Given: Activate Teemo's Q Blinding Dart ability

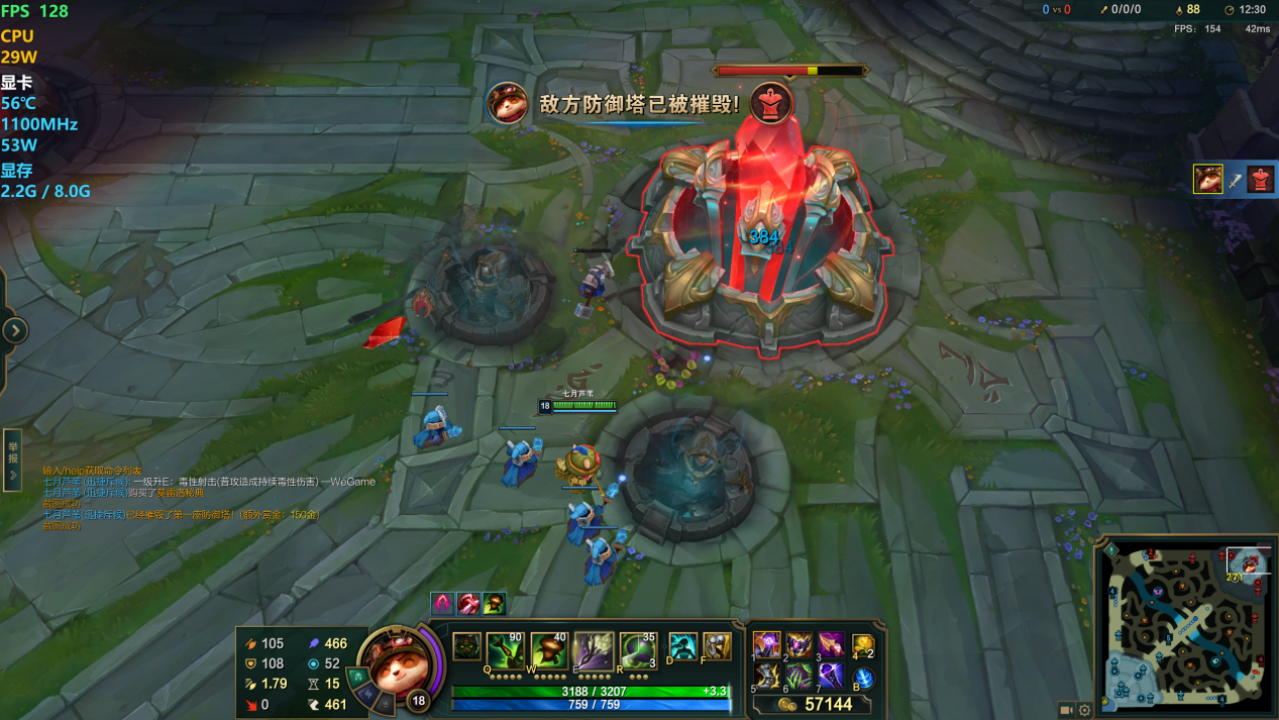Looking at the screenshot, I should point(505,649).
